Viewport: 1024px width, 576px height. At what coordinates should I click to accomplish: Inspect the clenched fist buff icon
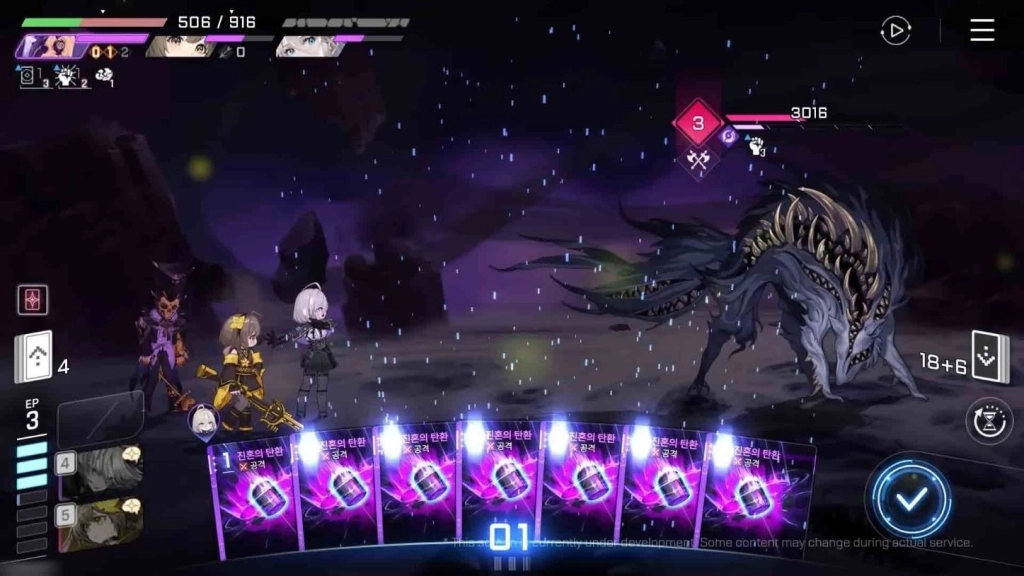coord(756,147)
